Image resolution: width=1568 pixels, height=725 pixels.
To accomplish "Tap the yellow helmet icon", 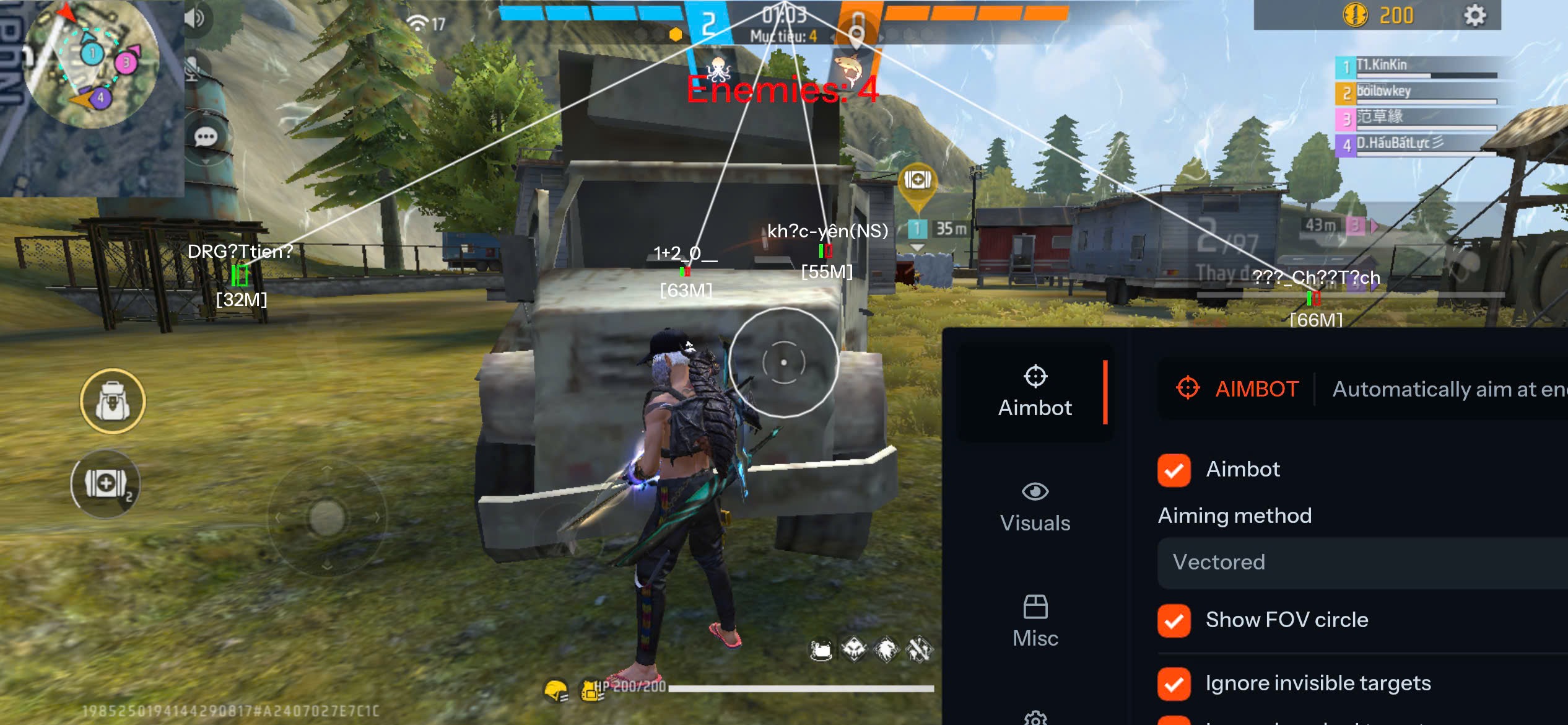I will (555, 690).
